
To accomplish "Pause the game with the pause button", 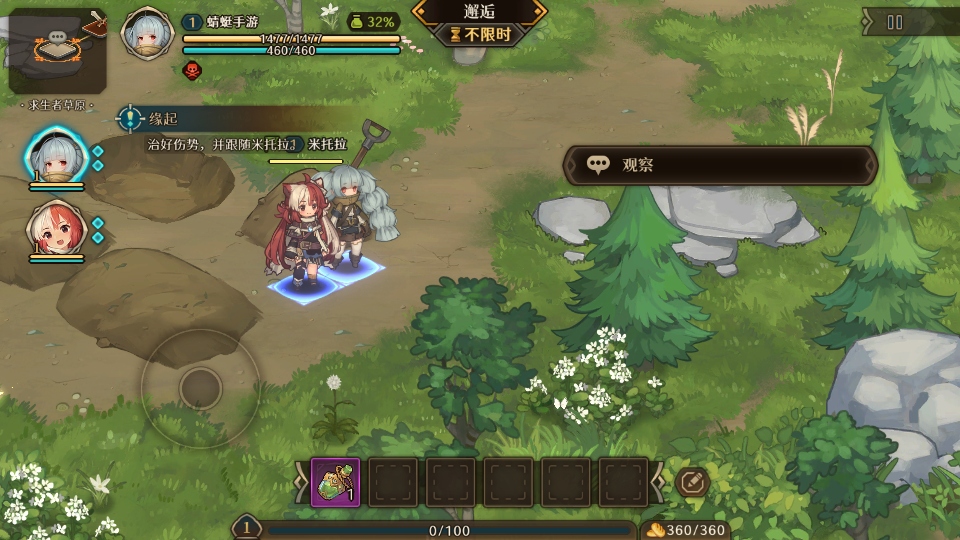I will (x=895, y=22).
